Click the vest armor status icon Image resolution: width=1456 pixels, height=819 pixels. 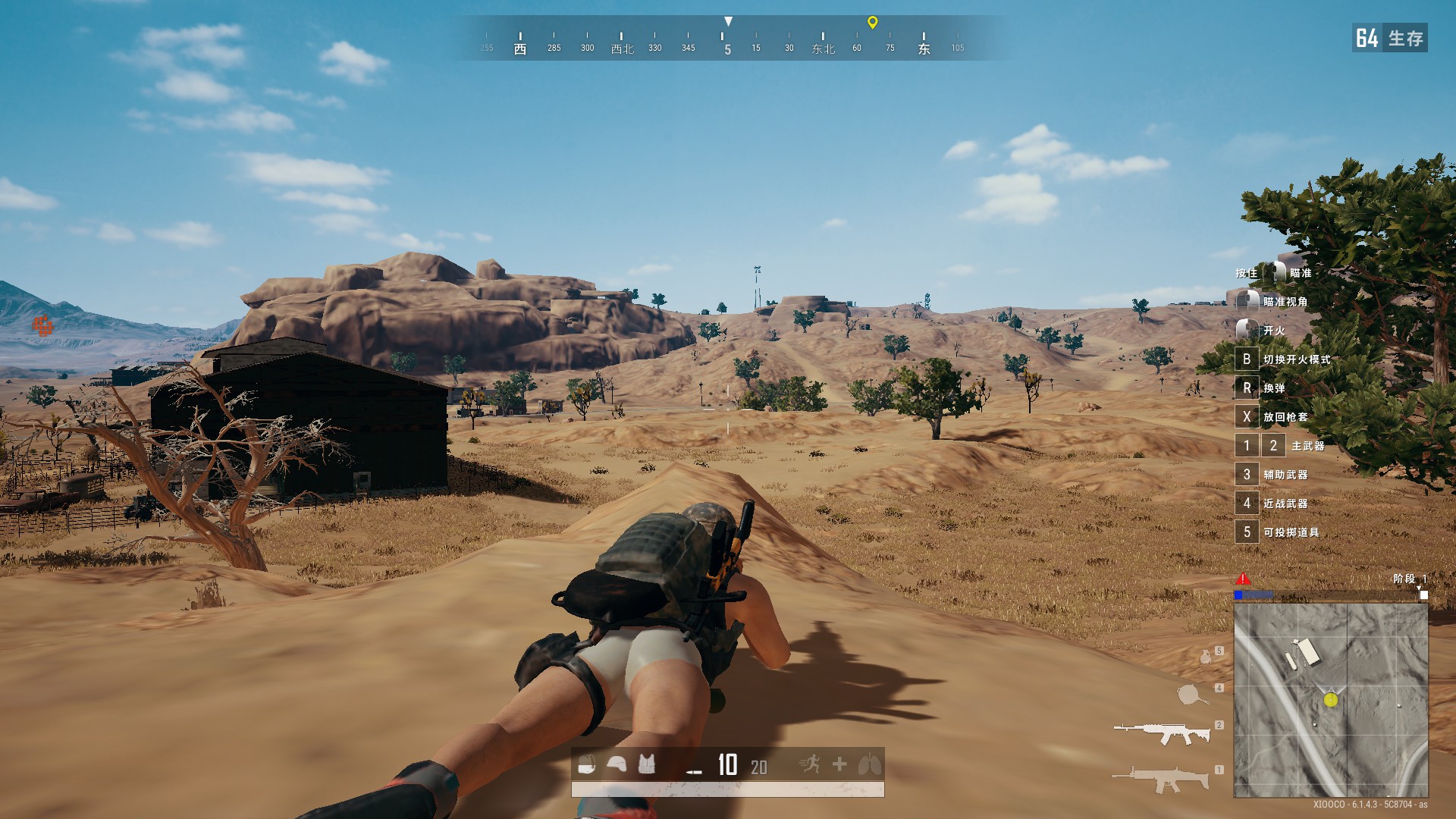click(646, 765)
